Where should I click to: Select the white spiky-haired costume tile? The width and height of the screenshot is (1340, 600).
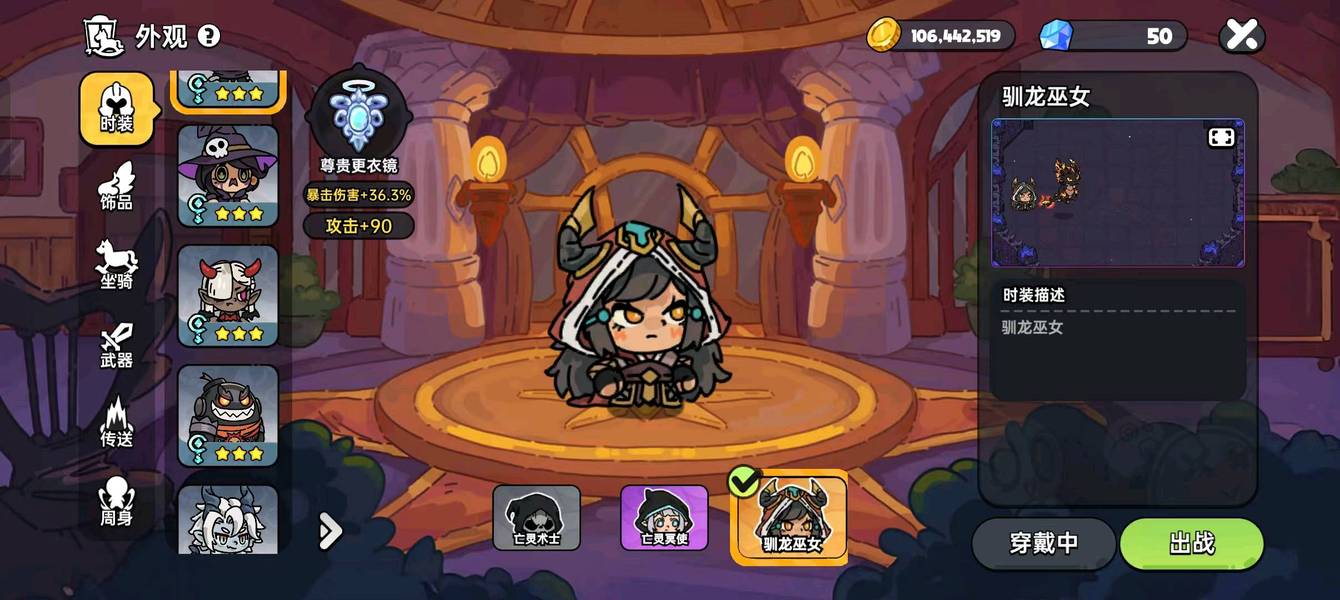point(228,519)
